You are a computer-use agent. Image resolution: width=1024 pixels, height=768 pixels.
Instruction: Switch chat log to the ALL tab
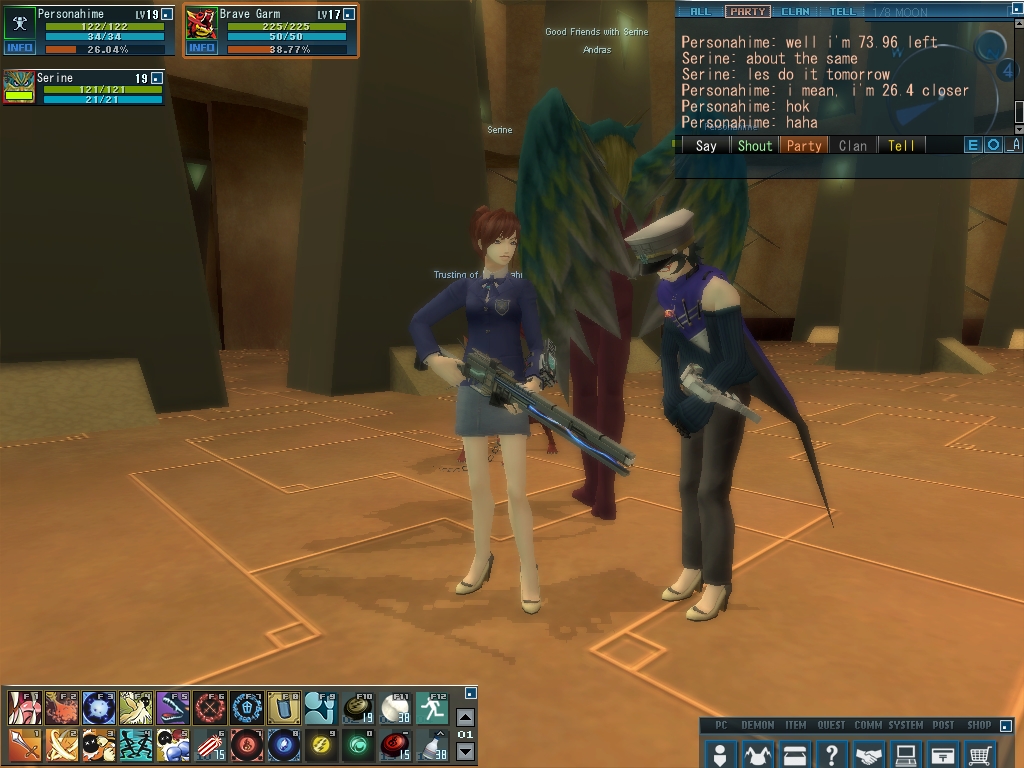[x=701, y=12]
